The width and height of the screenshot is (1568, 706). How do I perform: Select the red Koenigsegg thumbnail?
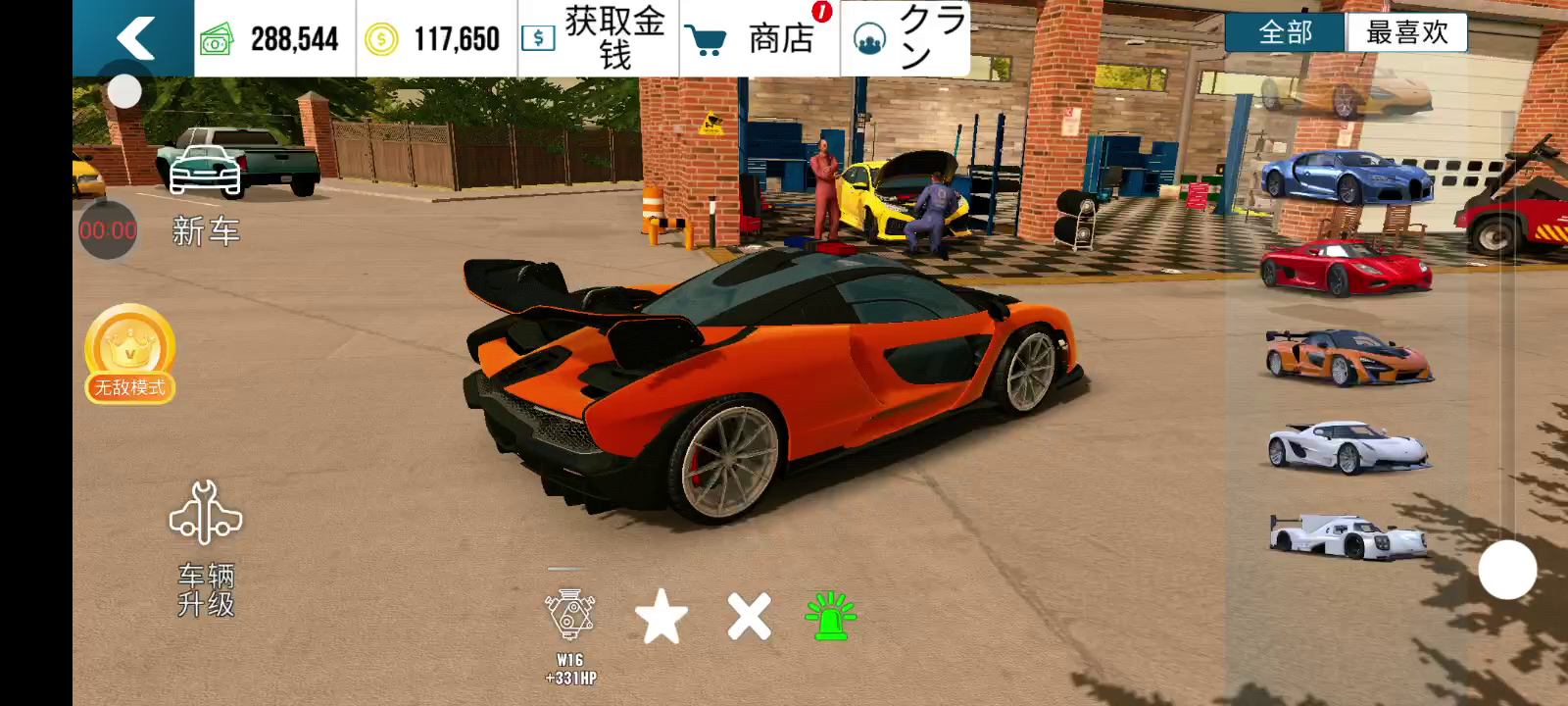(x=1347, y=267)
